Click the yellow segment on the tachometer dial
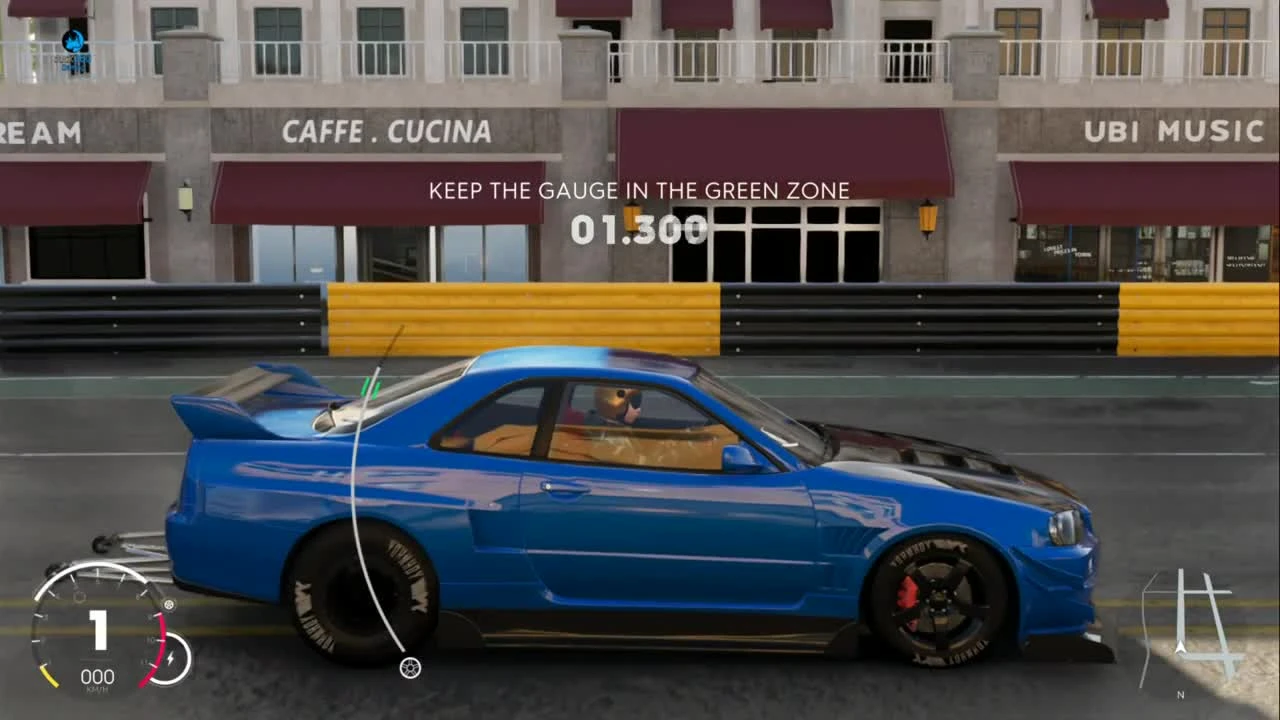This screenshot has width=1280, height=720. pyautogui.click(x=49, y=676)
